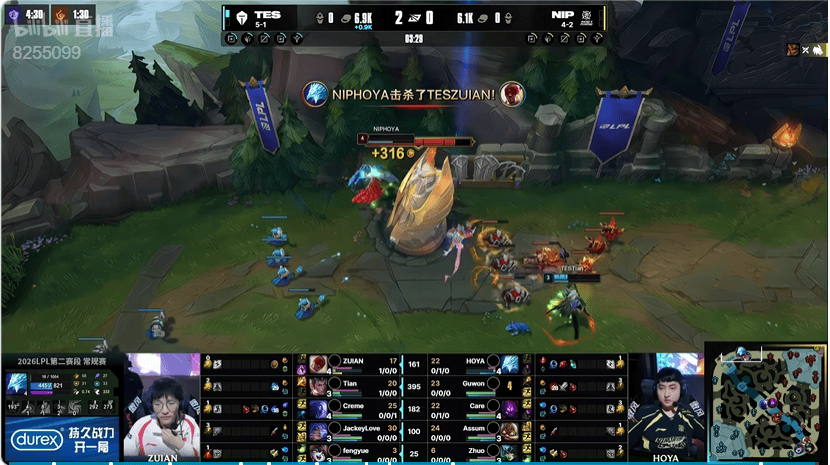Select the featured champion portrait in the stats panel
The width and height of the screenshot is (830, 465).
(x=17, y=383)
